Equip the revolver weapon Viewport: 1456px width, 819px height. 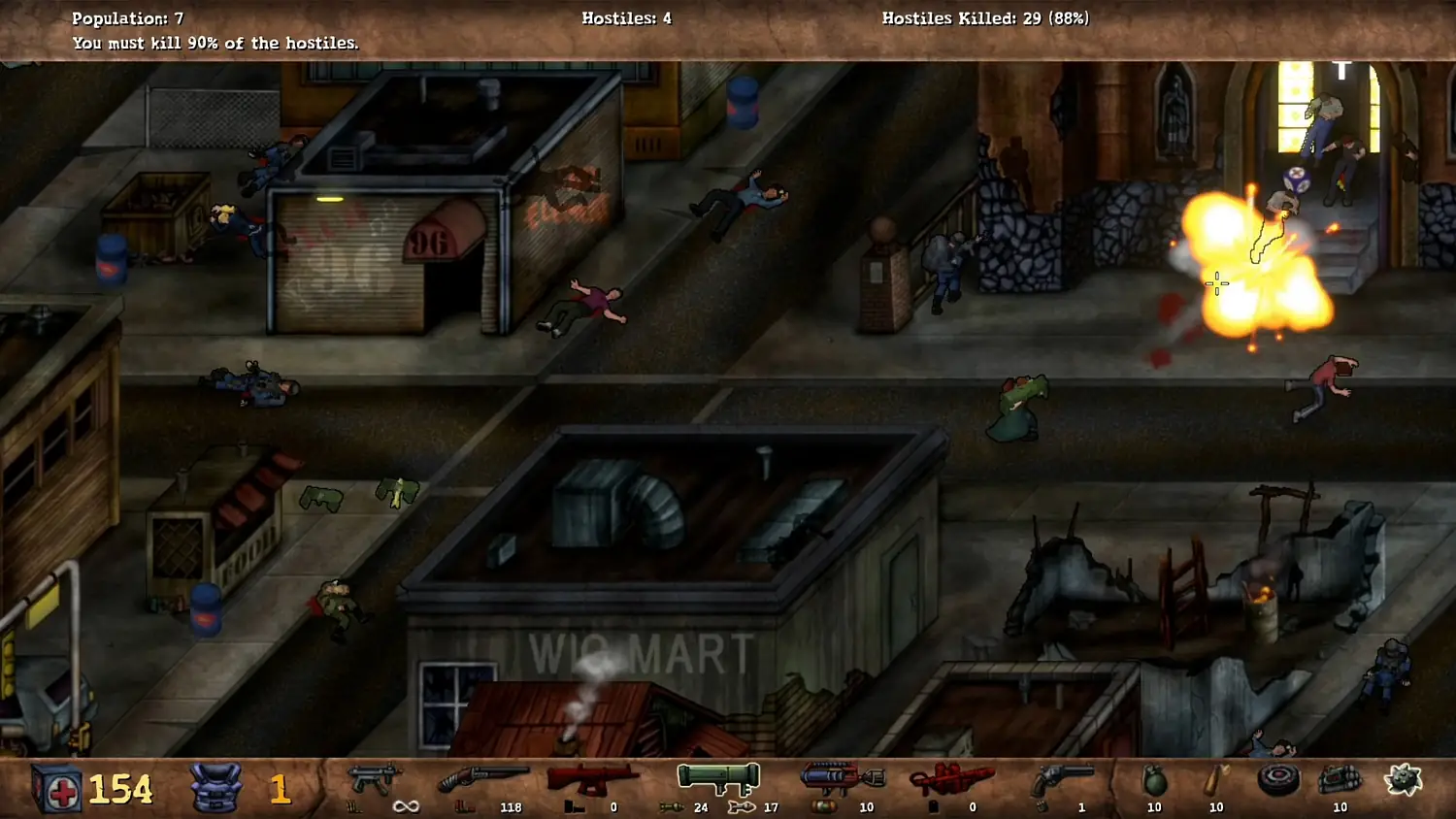[1063, 773]
